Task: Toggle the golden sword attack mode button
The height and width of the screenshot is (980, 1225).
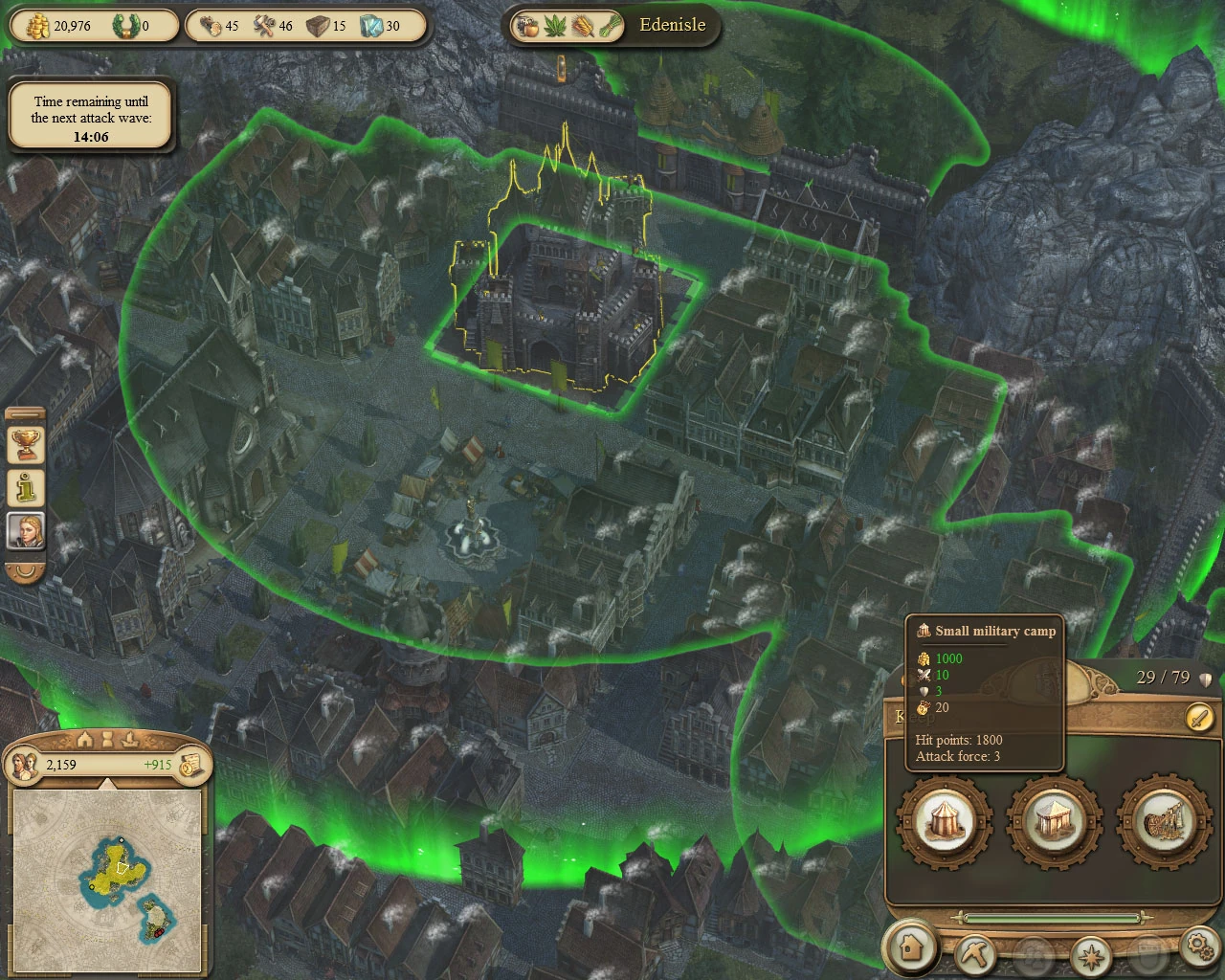Action: 1200,718
